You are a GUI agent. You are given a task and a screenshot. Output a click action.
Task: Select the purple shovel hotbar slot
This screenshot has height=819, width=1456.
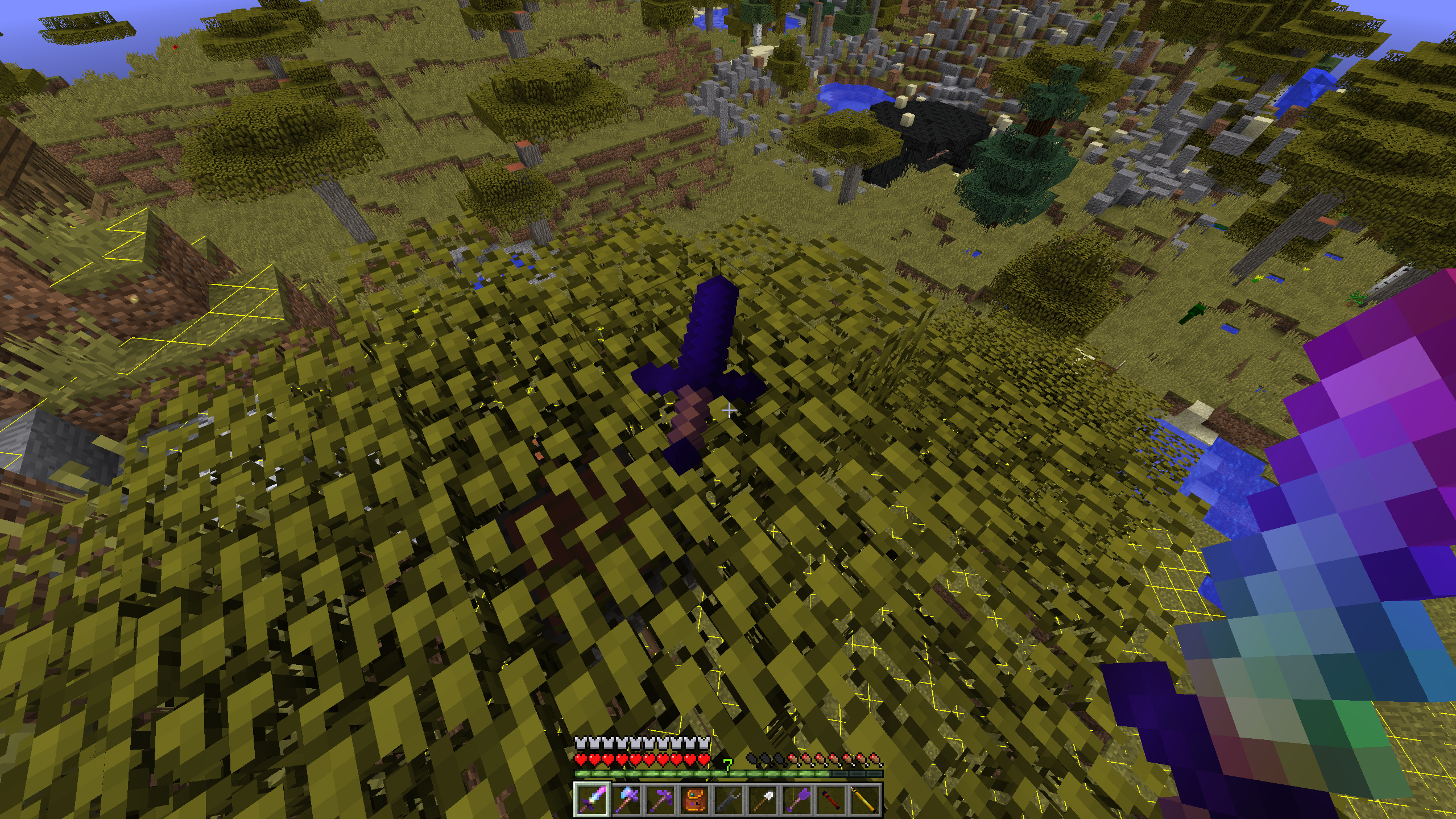click(796, 800)
